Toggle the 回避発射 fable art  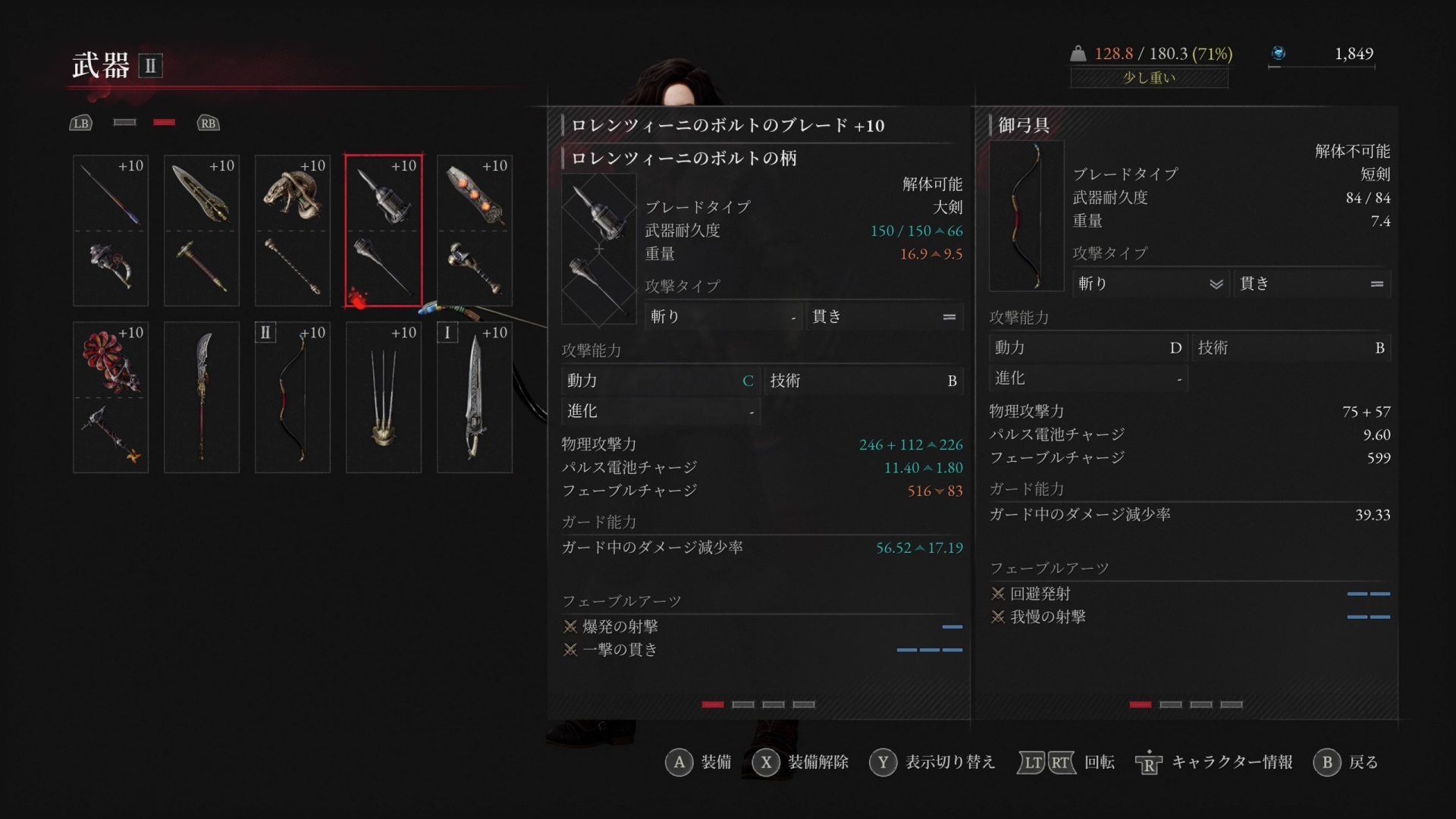coord(1040,594)
